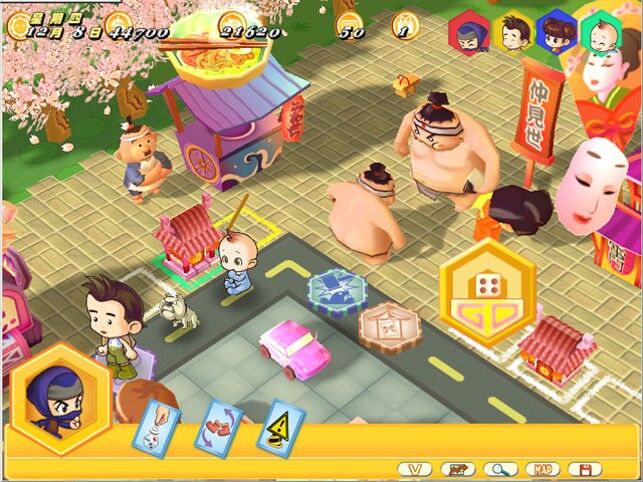Select the yellow brown-haired boy icon
643x482 pixels.
tap(513, 32)
